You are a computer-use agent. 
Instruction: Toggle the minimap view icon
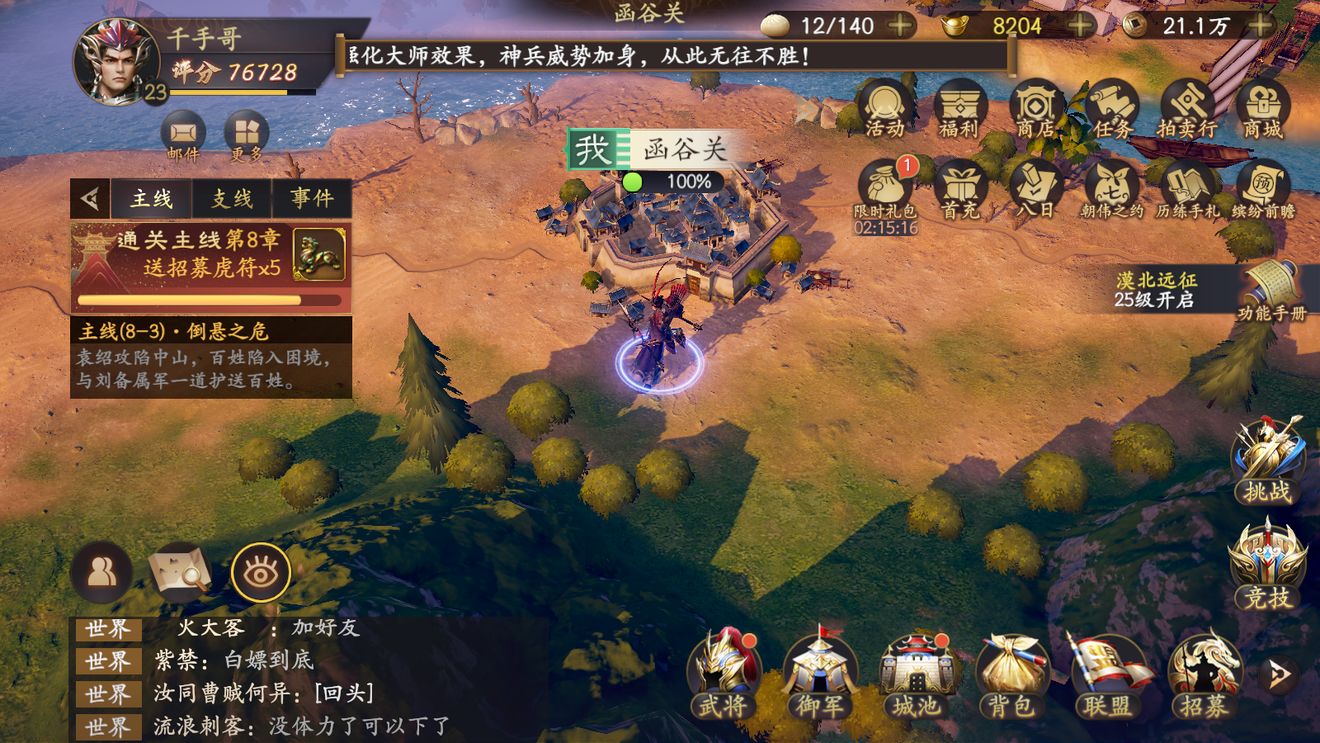[x=180, y=572]
